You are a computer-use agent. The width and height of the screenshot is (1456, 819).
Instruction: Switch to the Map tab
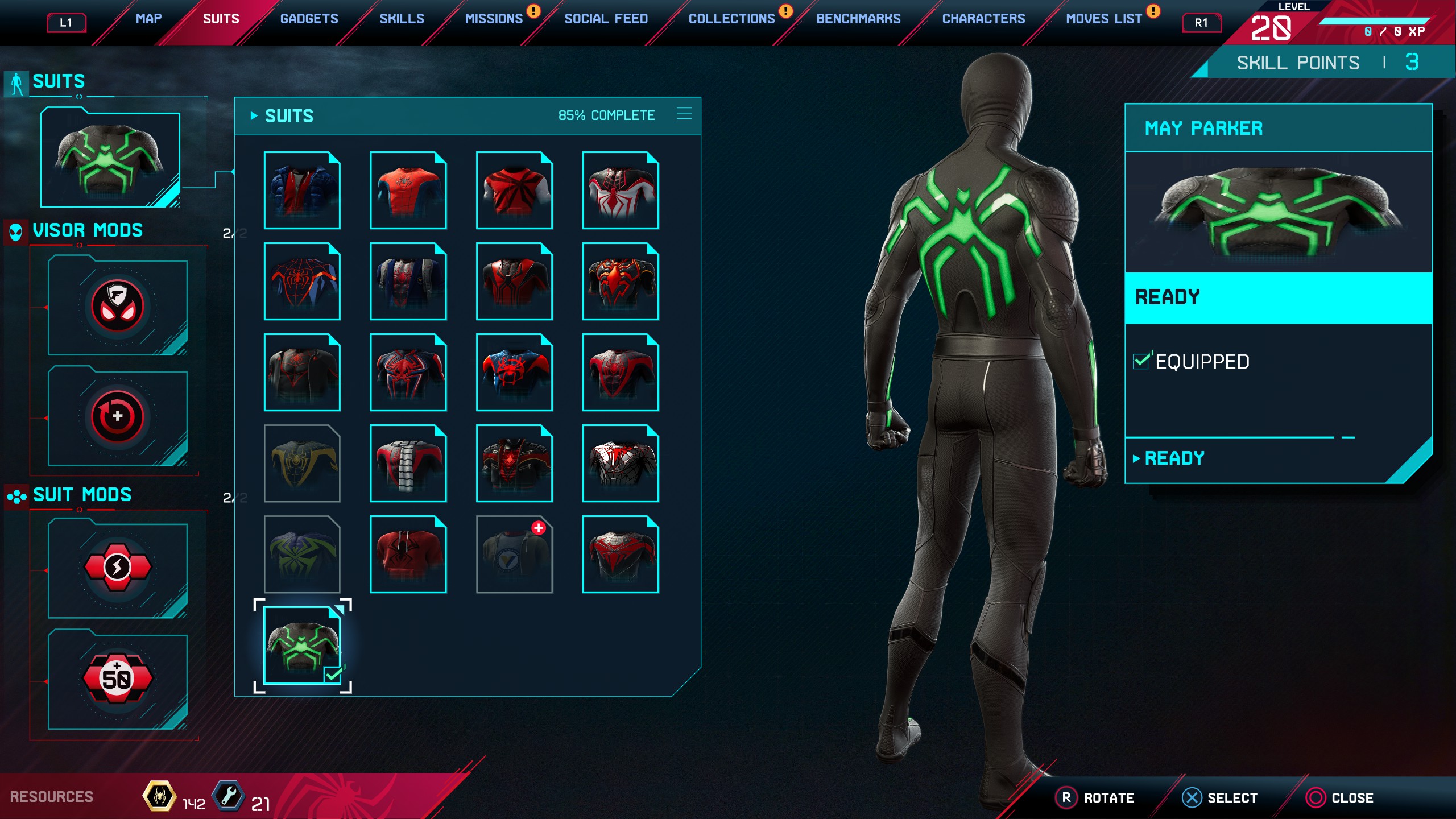148,19
